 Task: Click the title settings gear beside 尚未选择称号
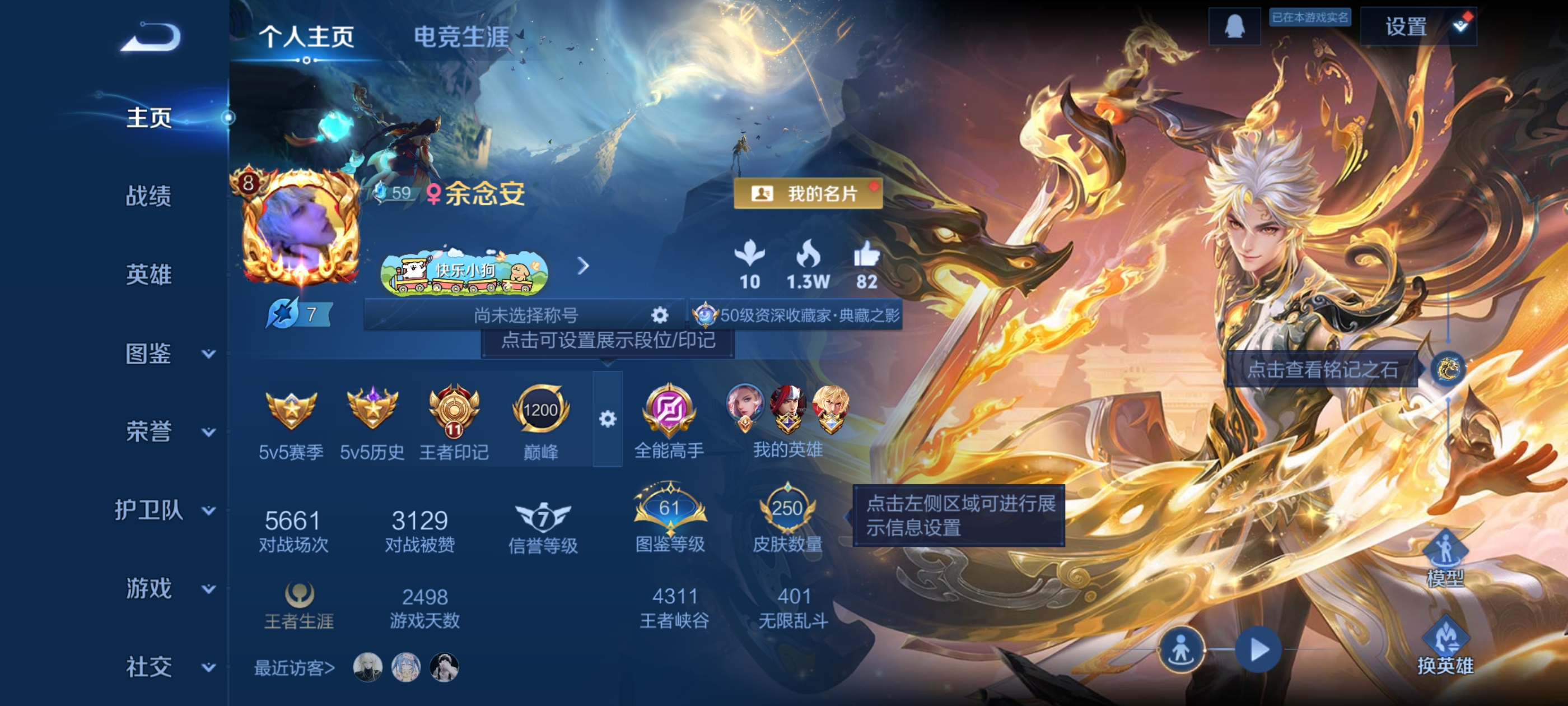(660, 315)
